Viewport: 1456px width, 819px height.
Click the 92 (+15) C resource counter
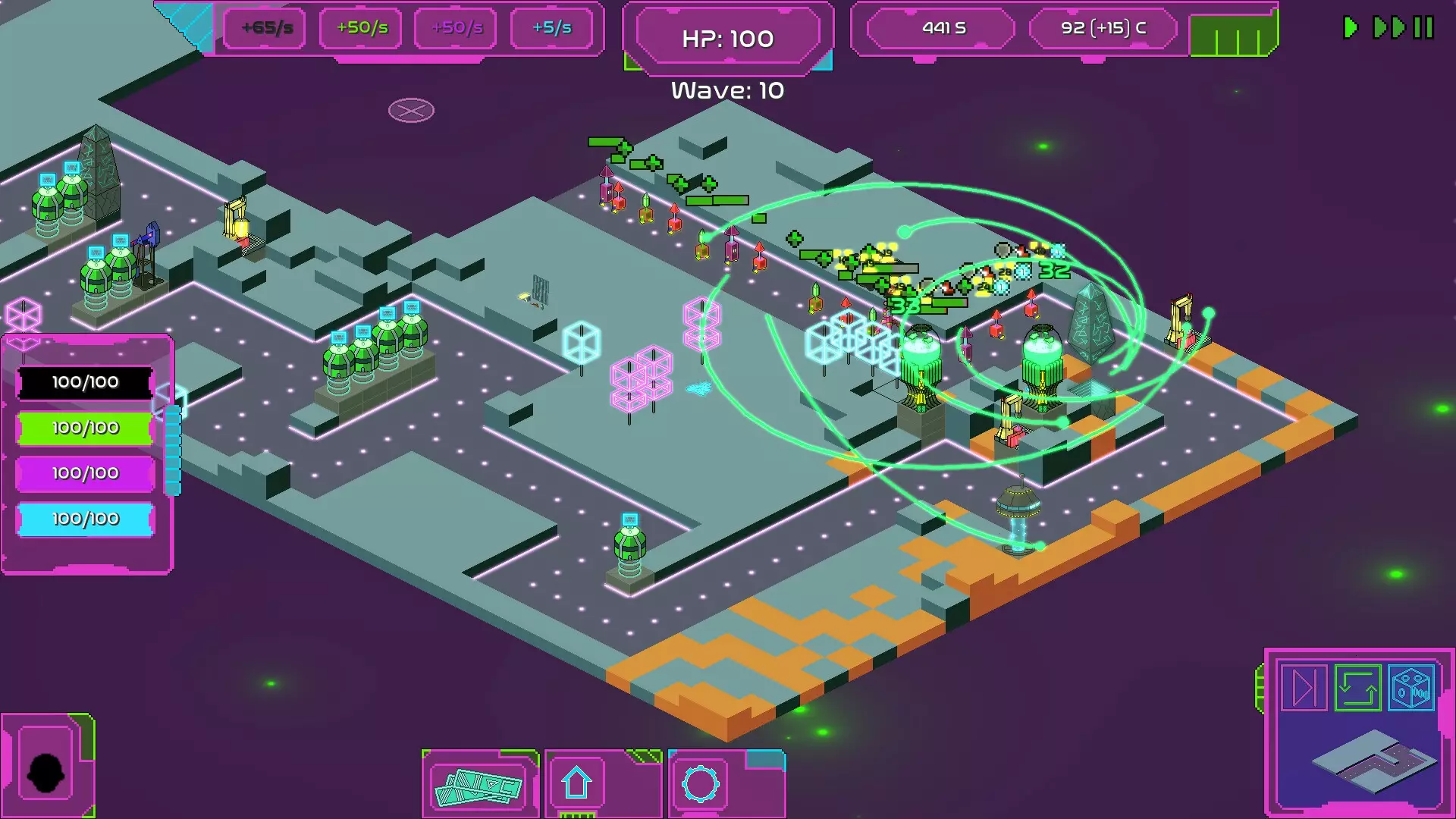click(1103, 28)
